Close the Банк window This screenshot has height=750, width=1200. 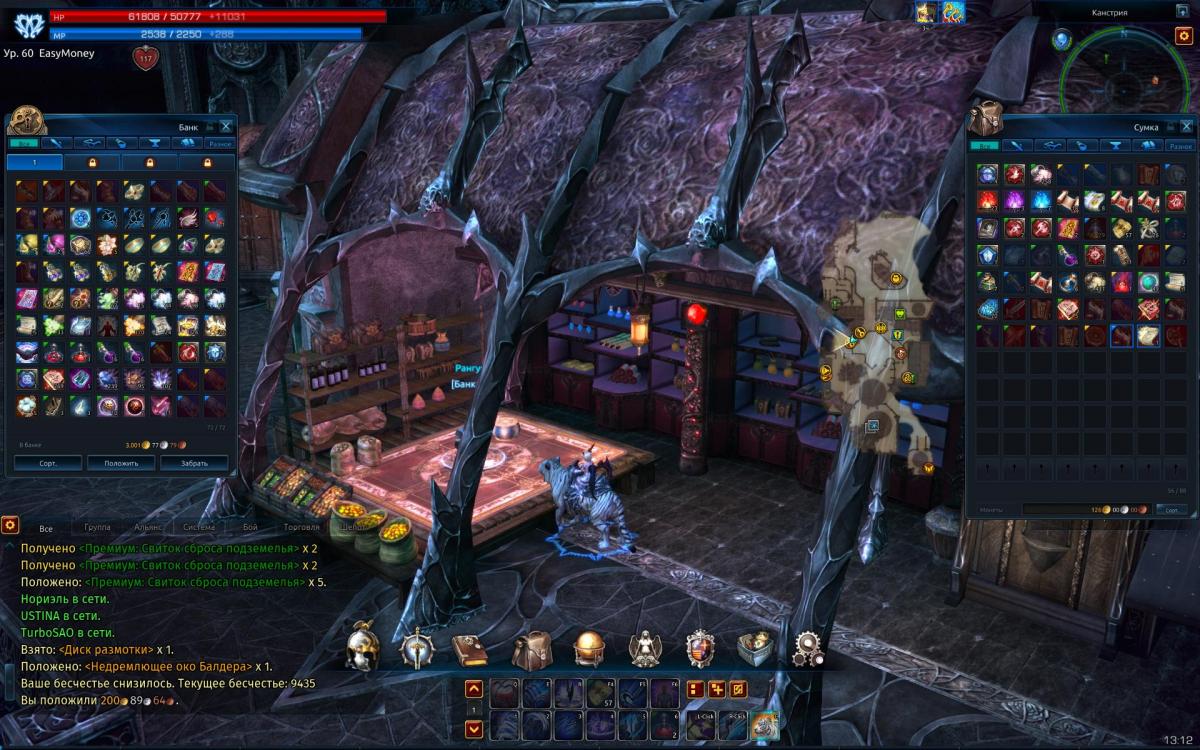tap(226, 126)
